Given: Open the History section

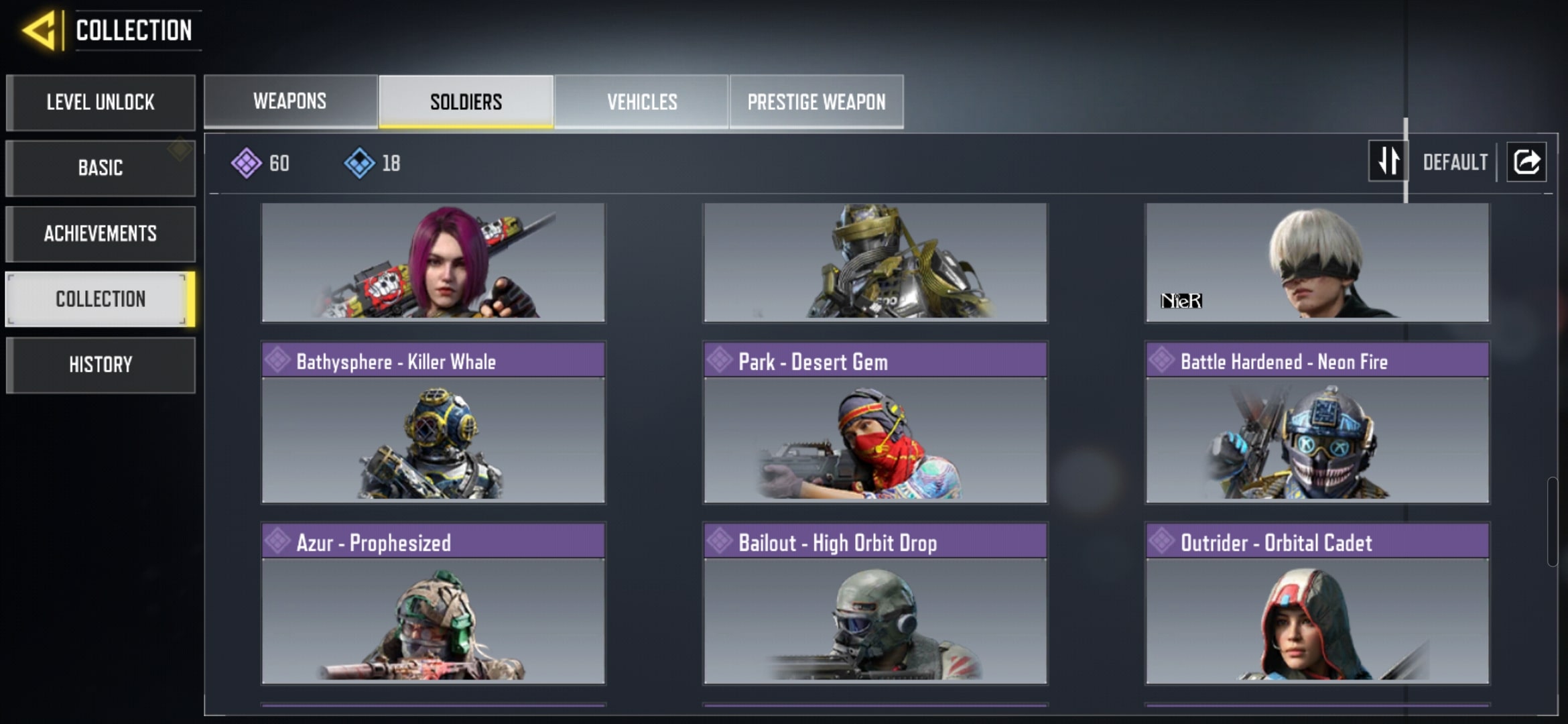Looking at the screenshot, I should click(x=101, y=365).
